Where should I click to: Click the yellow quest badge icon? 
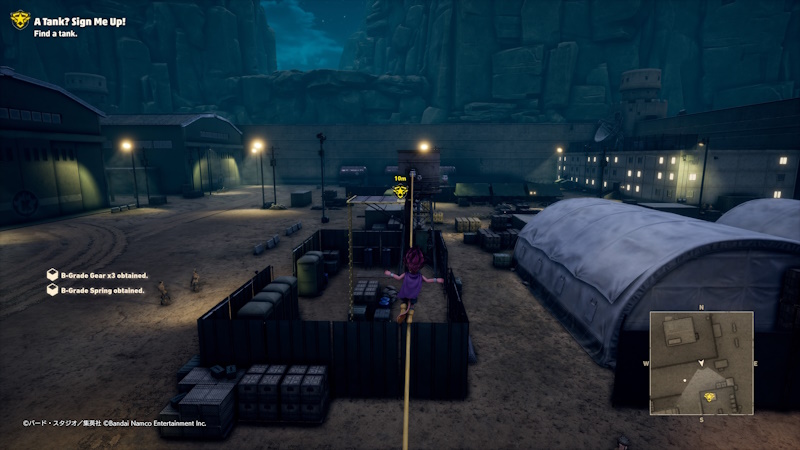pos(20,19)
